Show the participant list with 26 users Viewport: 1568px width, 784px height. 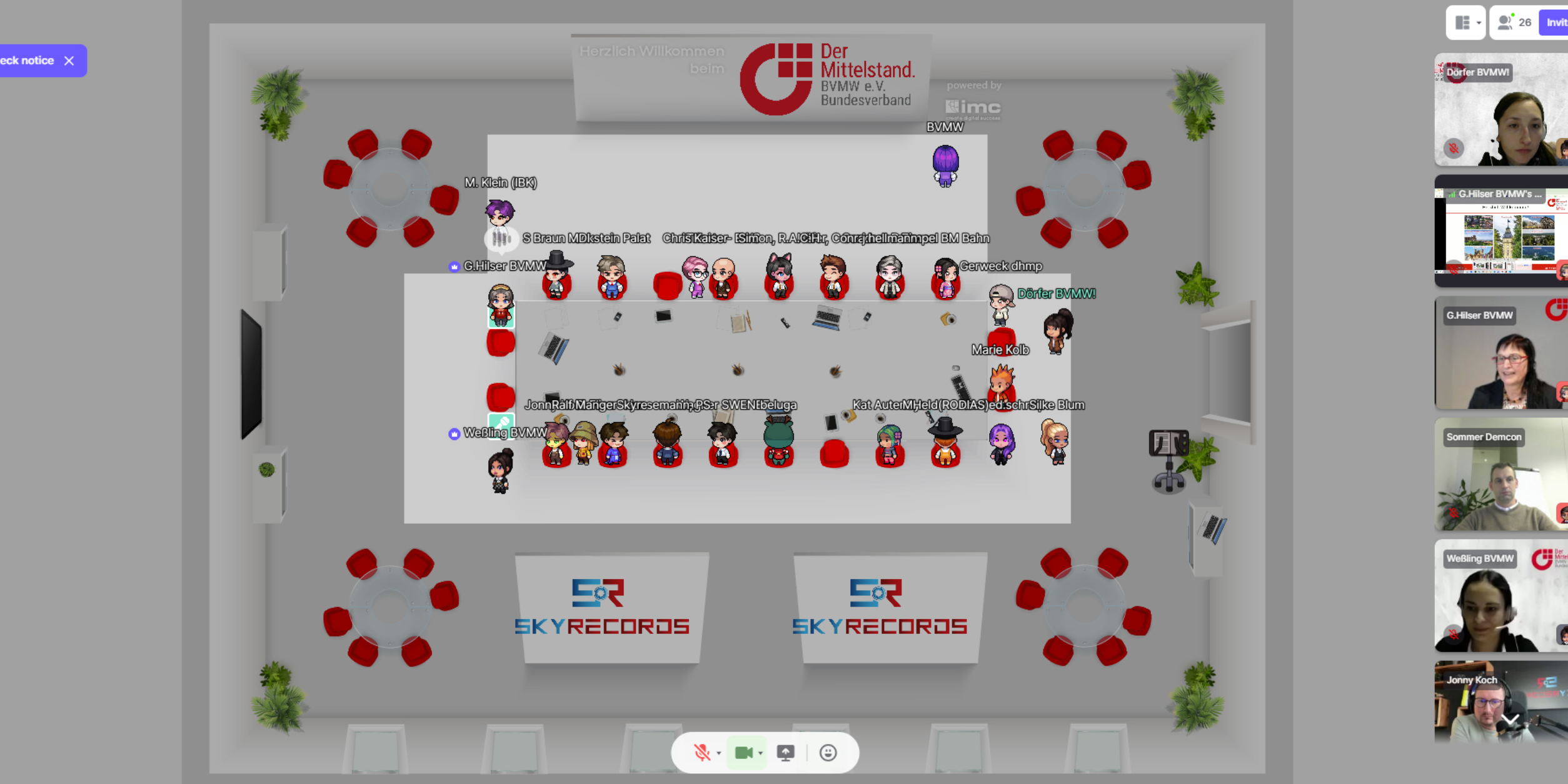pos(1514,23)
